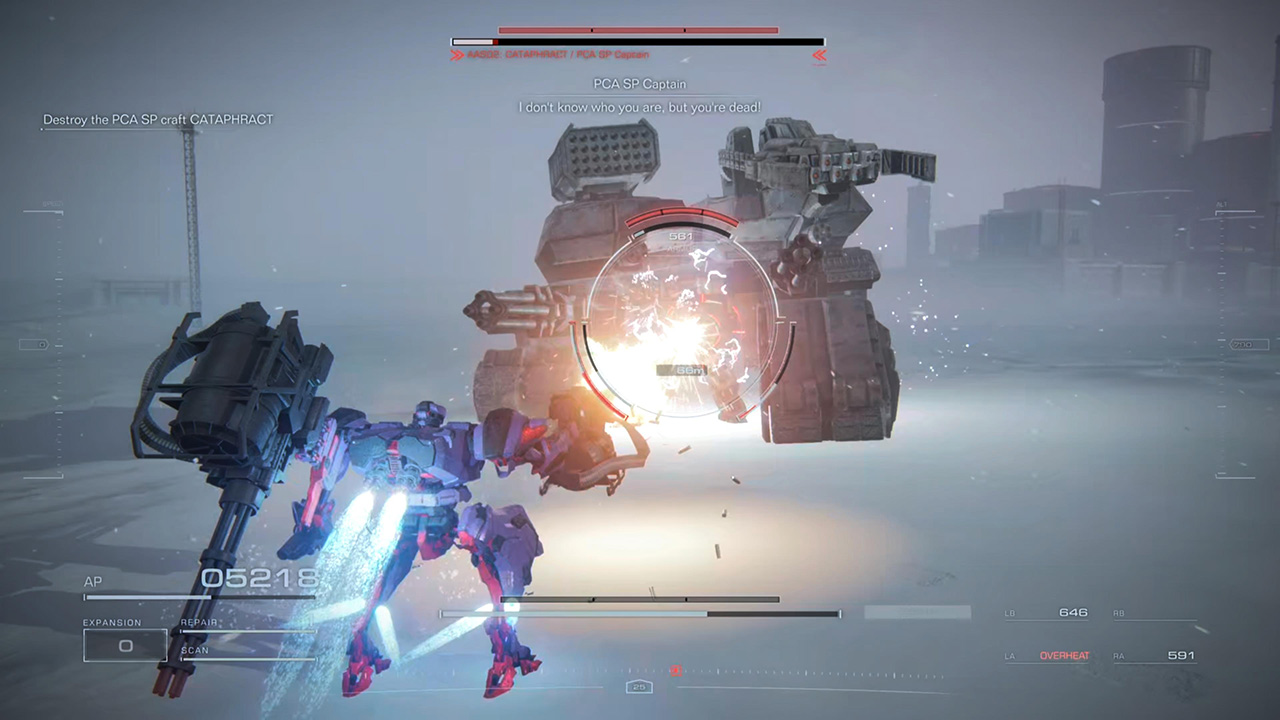Select the mission objective text about destroying CATAPHRACT
Screen dimensions: 1280x720
pos(157,118)
